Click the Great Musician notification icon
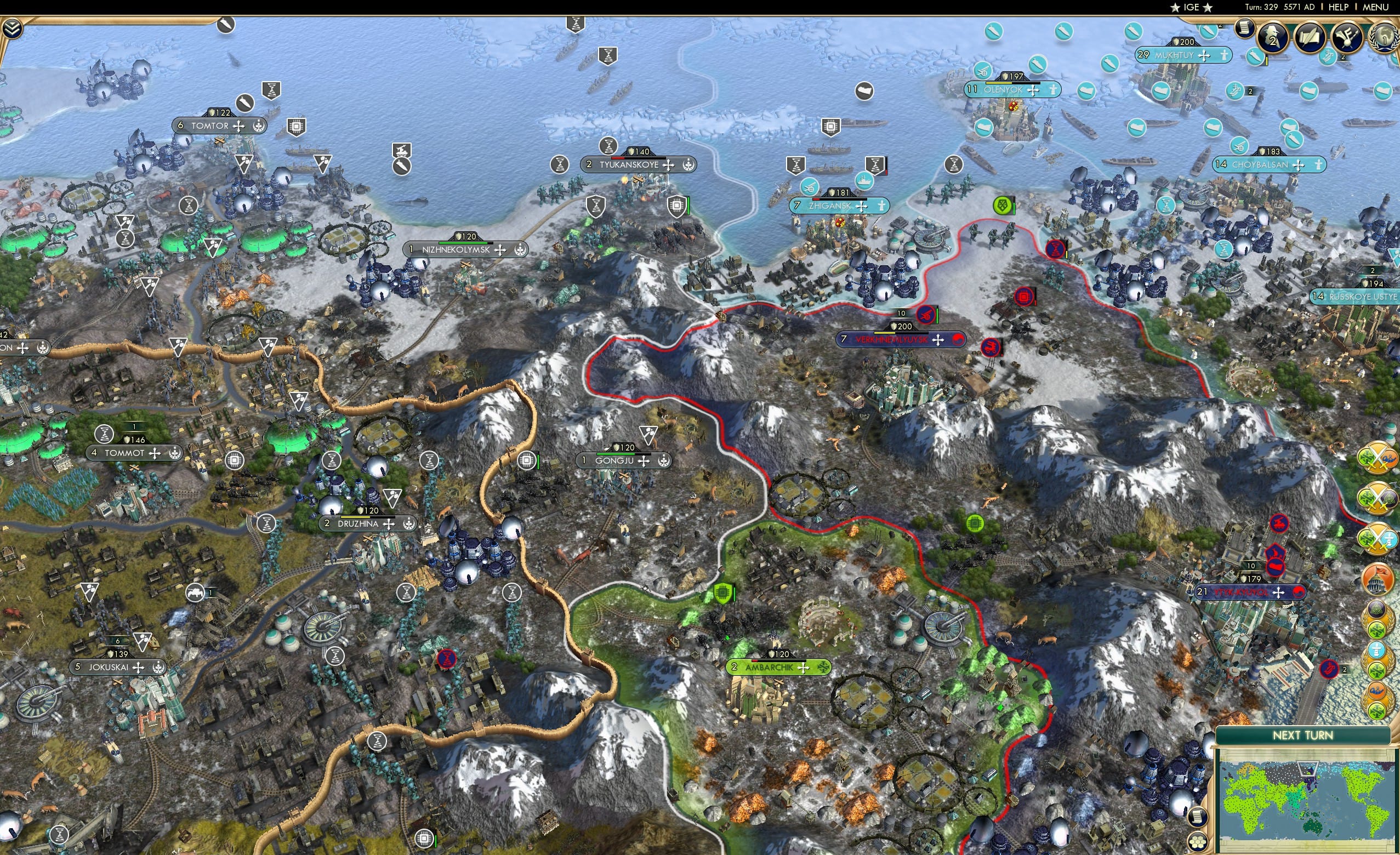The height and width of the screenshot is (855, 1400). 1347,36
